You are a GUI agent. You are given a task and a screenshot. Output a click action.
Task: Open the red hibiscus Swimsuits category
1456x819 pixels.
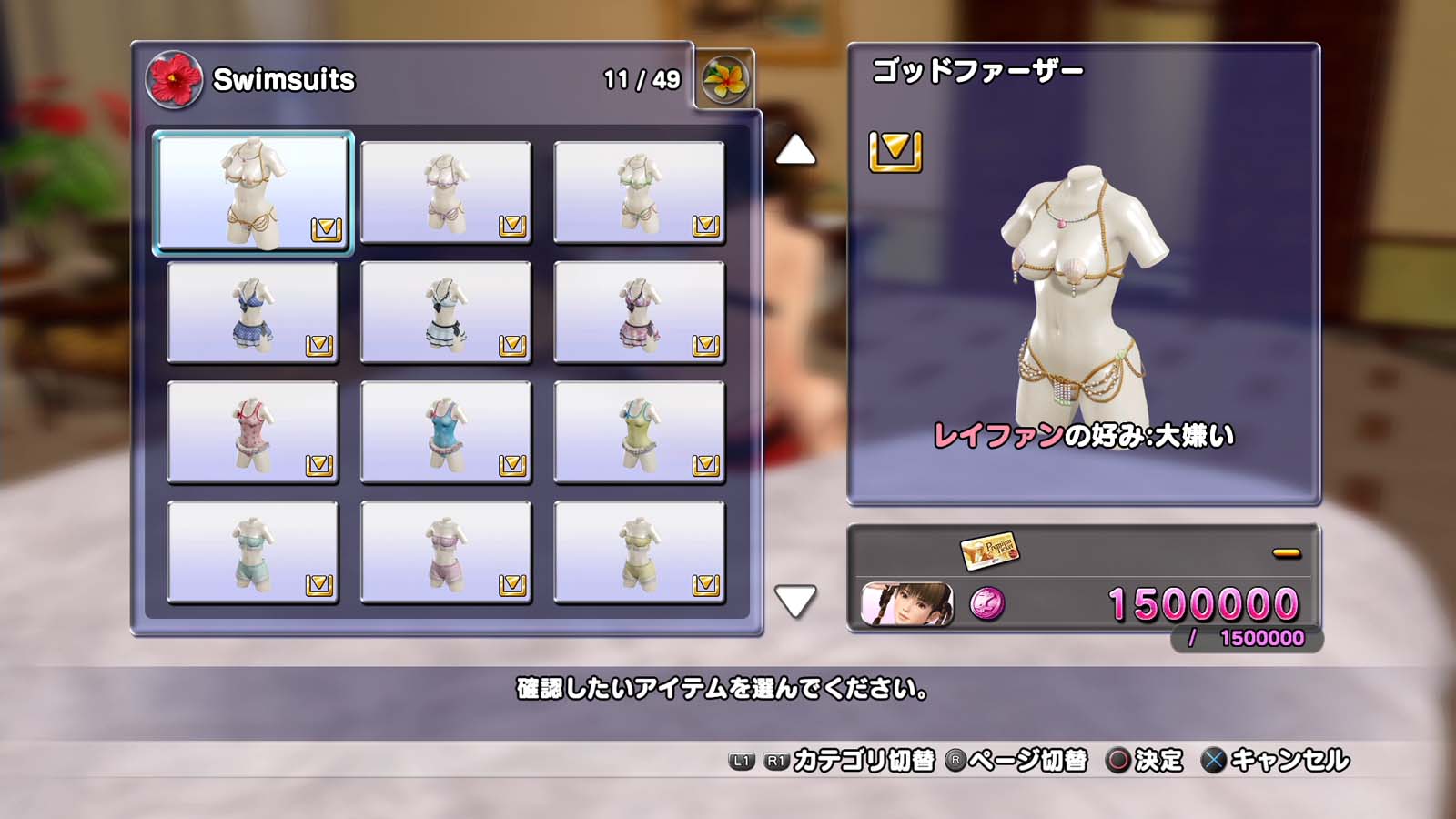click(174, 80)
